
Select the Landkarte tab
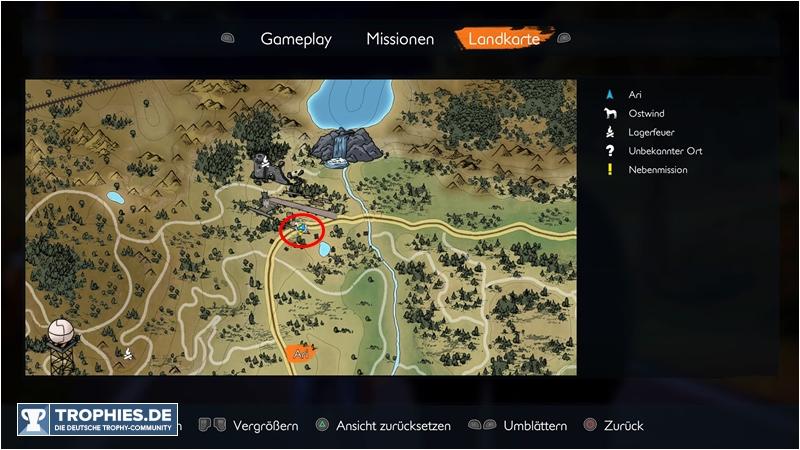(505, 39)
